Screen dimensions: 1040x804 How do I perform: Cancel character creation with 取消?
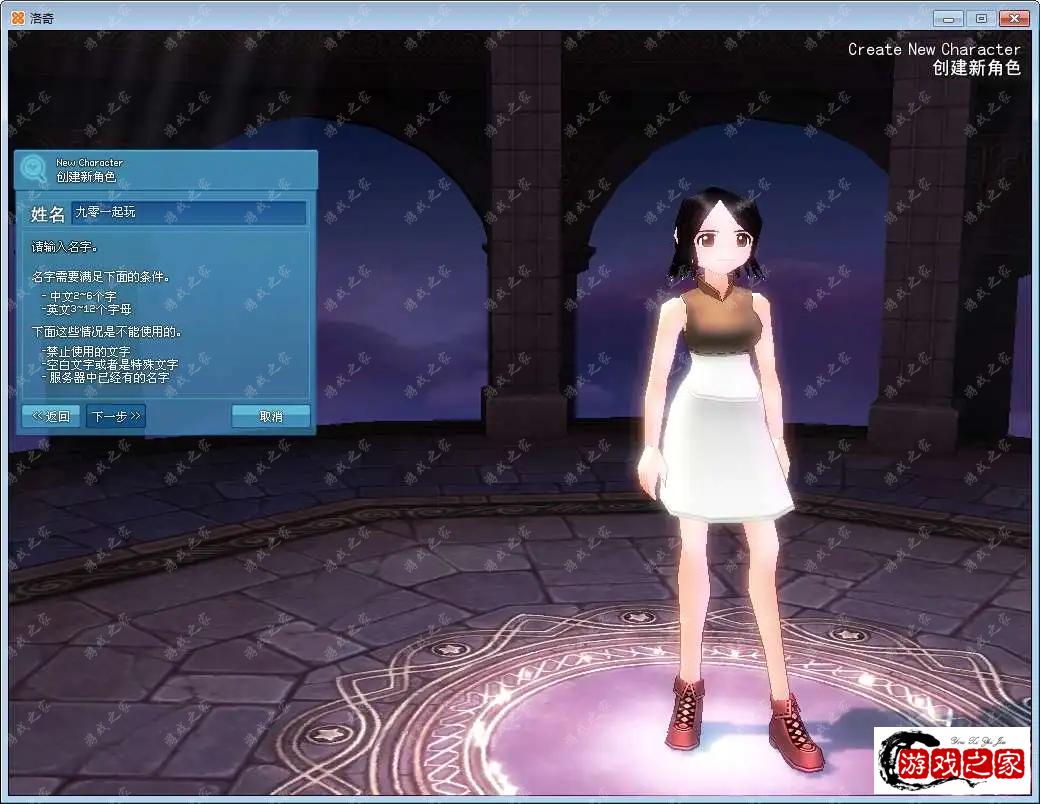271,416
